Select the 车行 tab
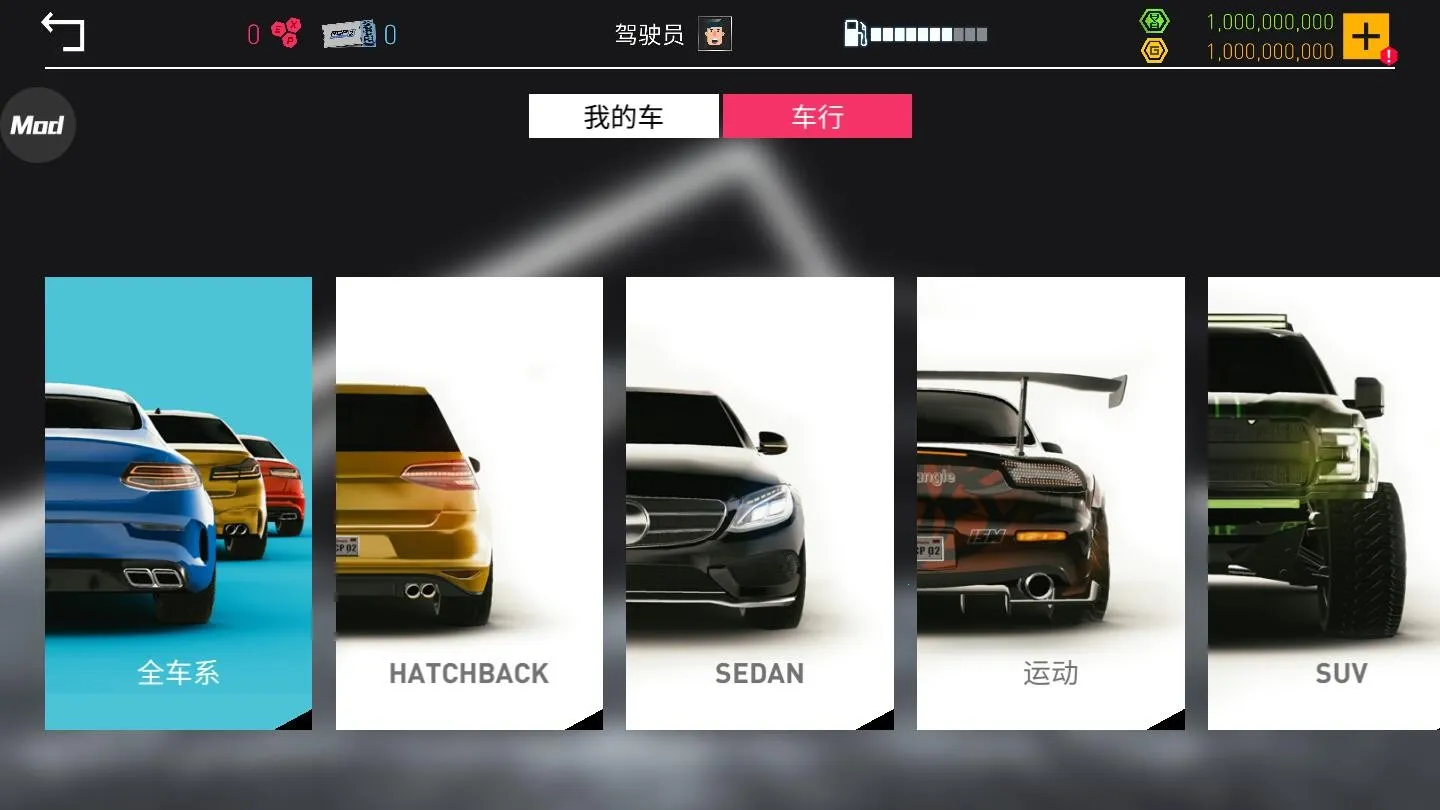The image size is (1440, 810). 817,115
